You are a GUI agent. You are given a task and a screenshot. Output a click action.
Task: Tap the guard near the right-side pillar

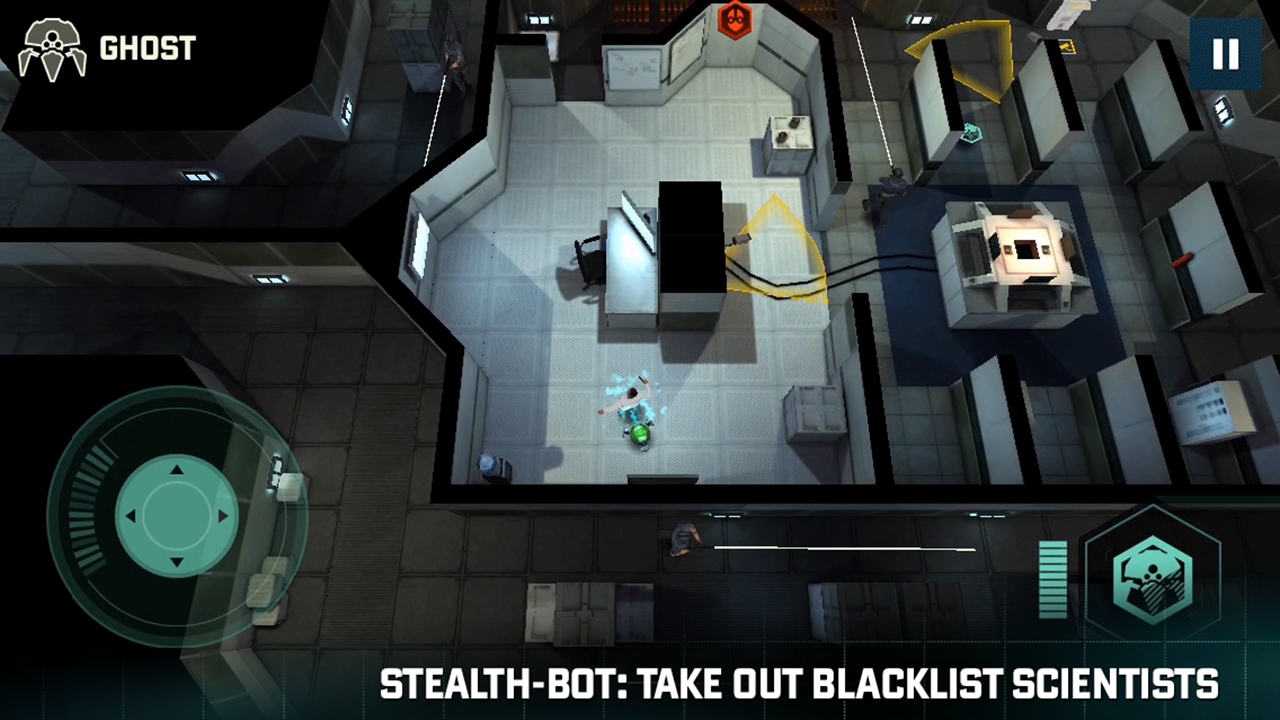(885, 195)
